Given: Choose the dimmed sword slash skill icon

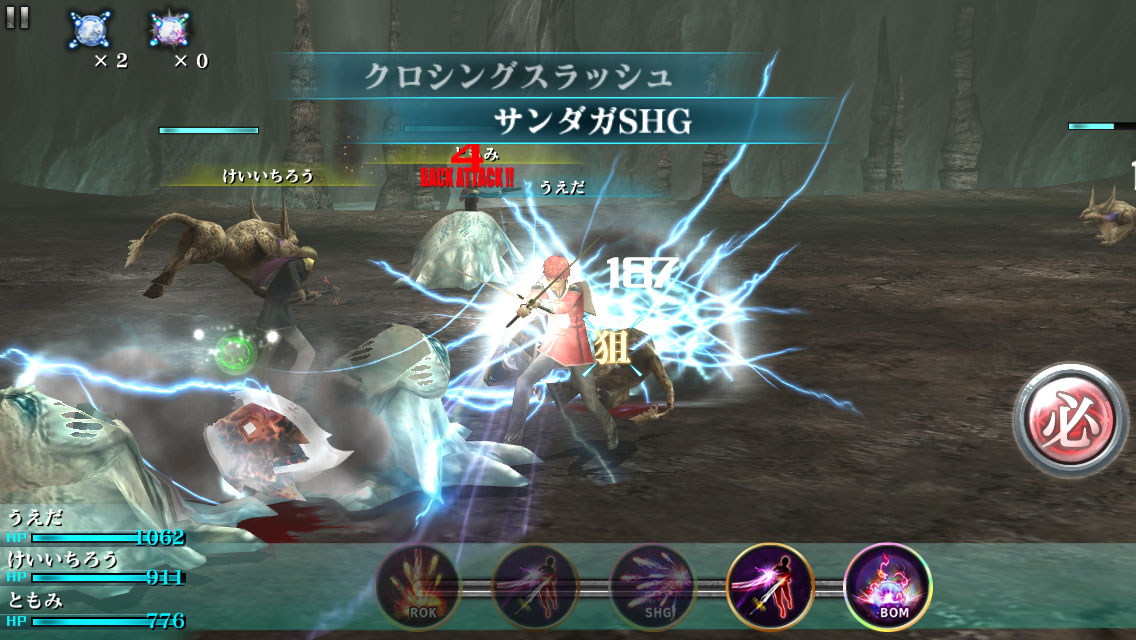Looking at the screenshot, I should coord(535,586).
